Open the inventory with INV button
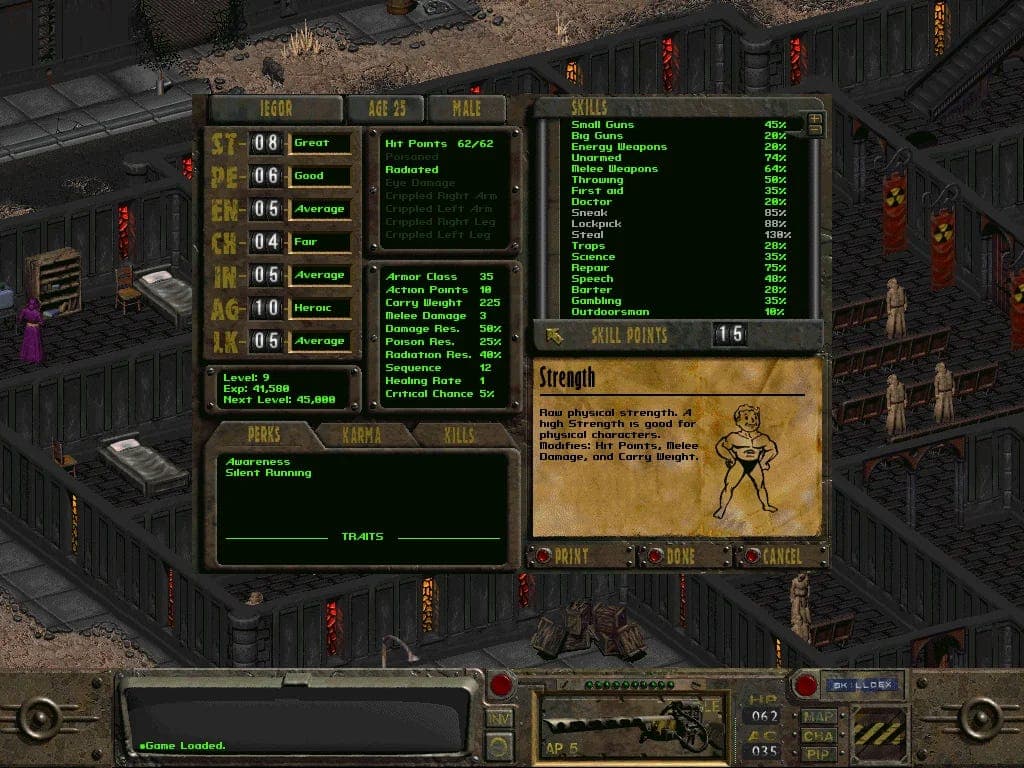This screenshot has height=768, width=1024. pyautogui.click(x=497, y=717)
